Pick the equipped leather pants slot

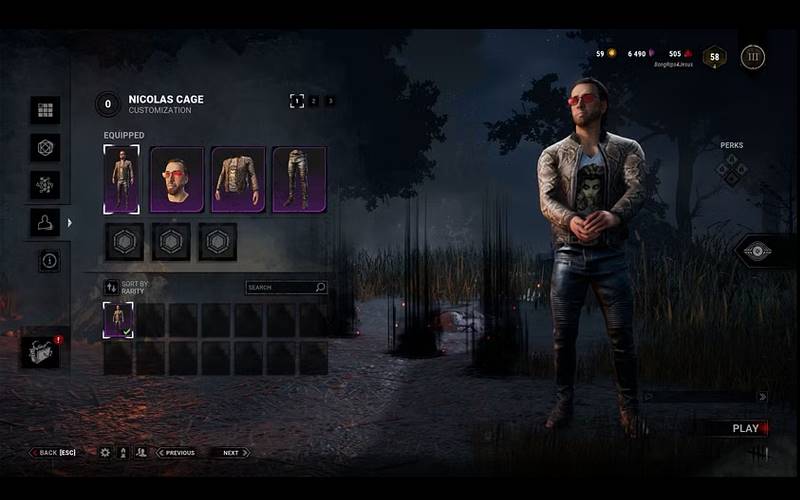(299, 179)
